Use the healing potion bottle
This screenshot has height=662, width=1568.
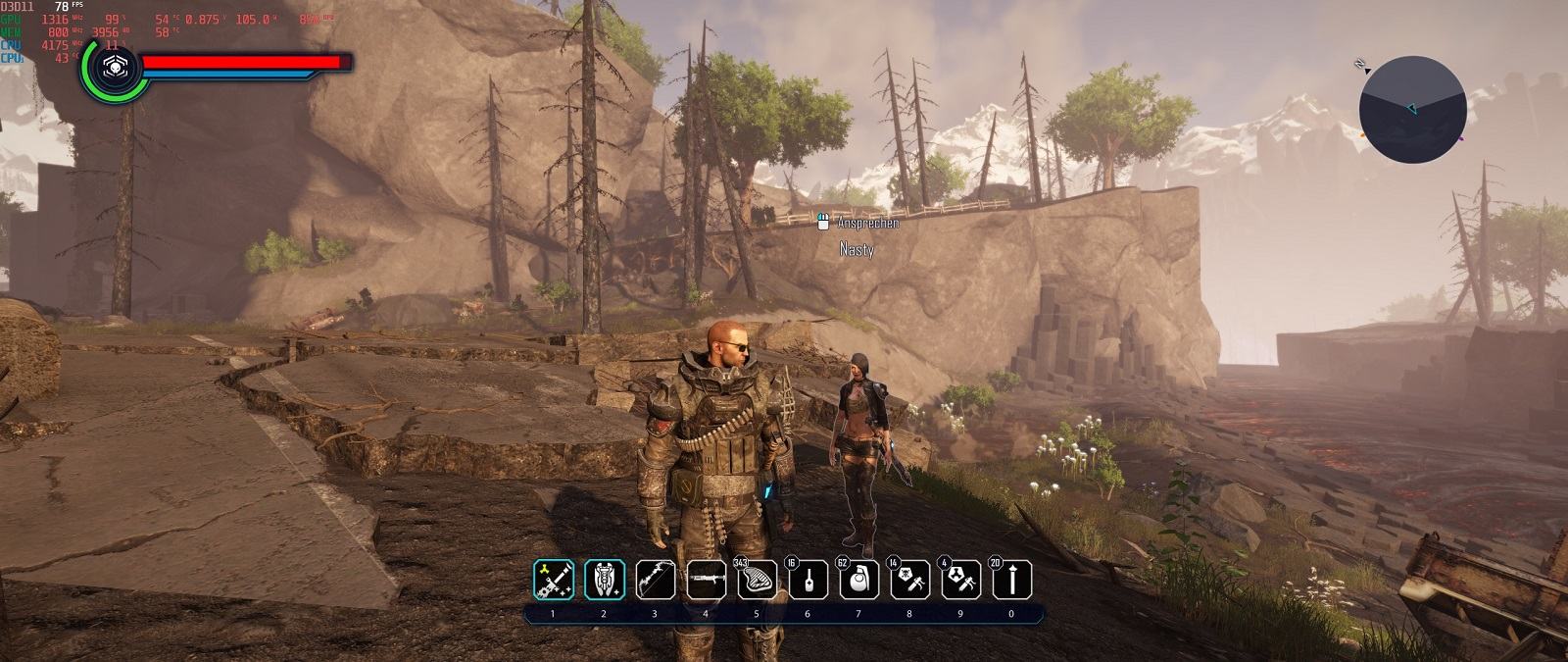click(x=808, y=580)
